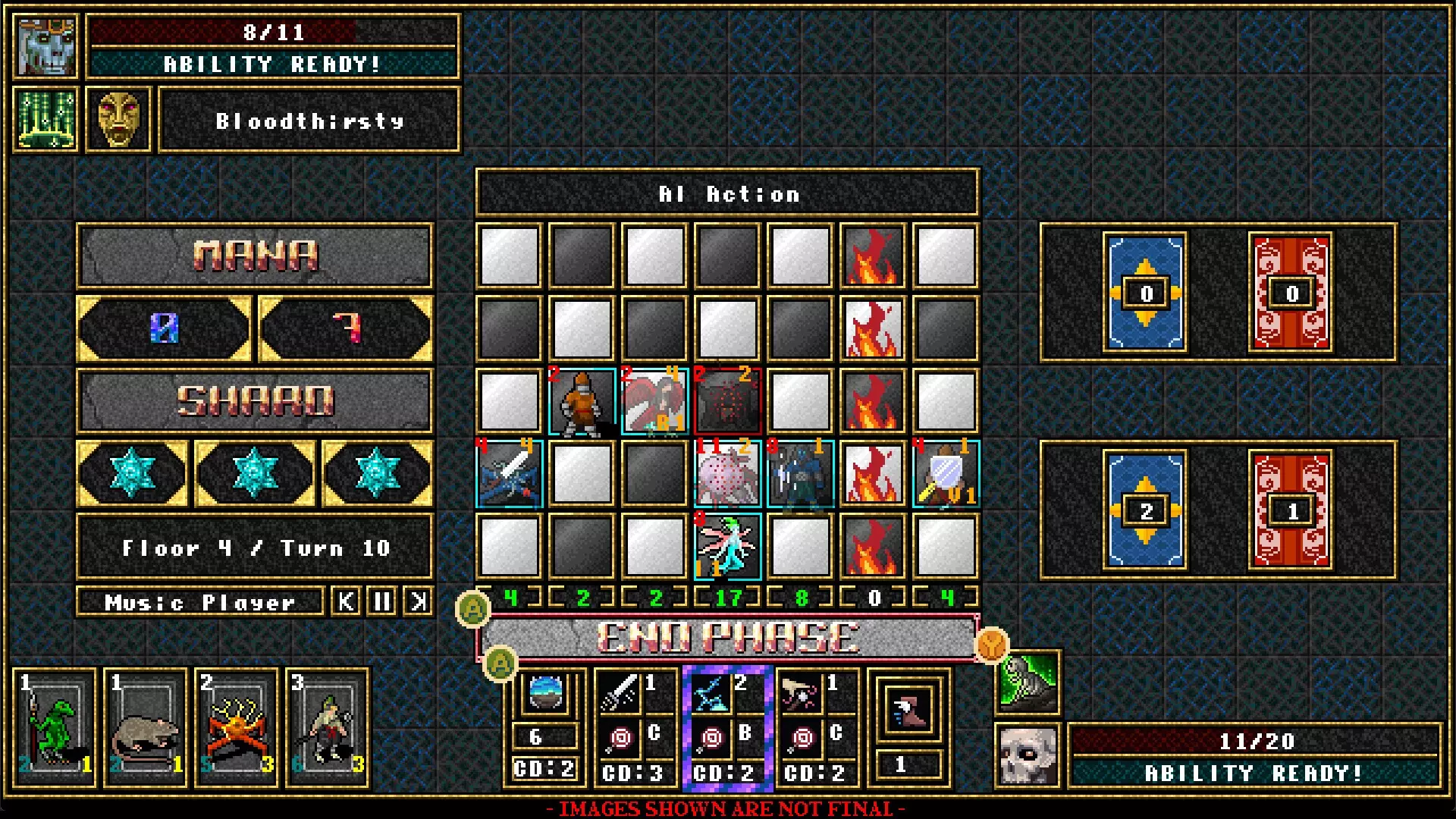
Task: Click the skull opponent portrait
Action: tap(1027, 755)
